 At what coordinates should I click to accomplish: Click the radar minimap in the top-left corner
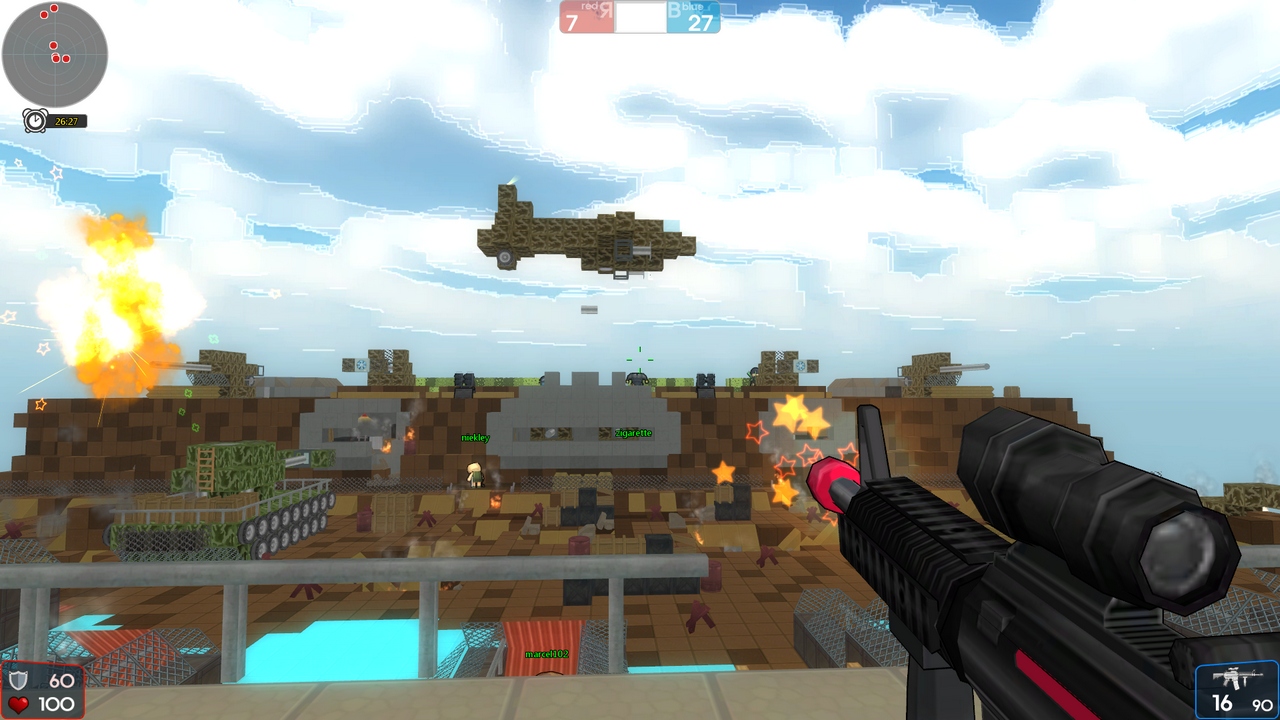point(57,57)
